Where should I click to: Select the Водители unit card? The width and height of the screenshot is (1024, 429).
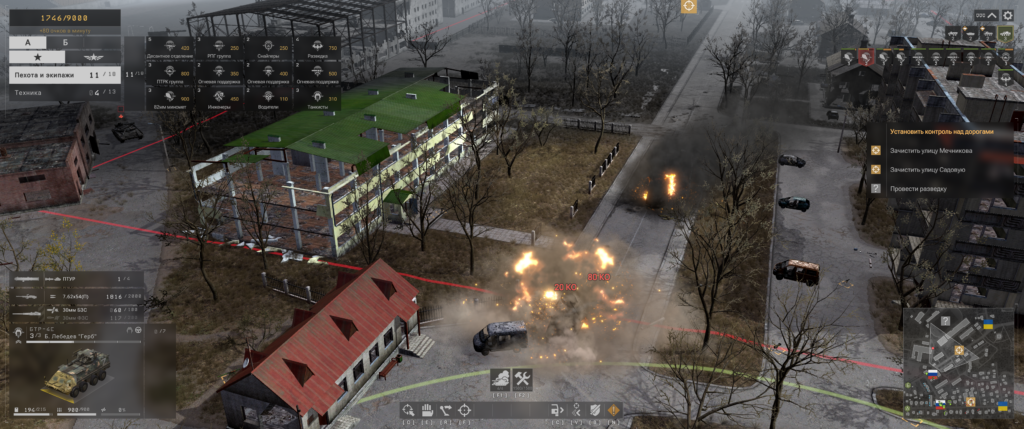point(267,99)
